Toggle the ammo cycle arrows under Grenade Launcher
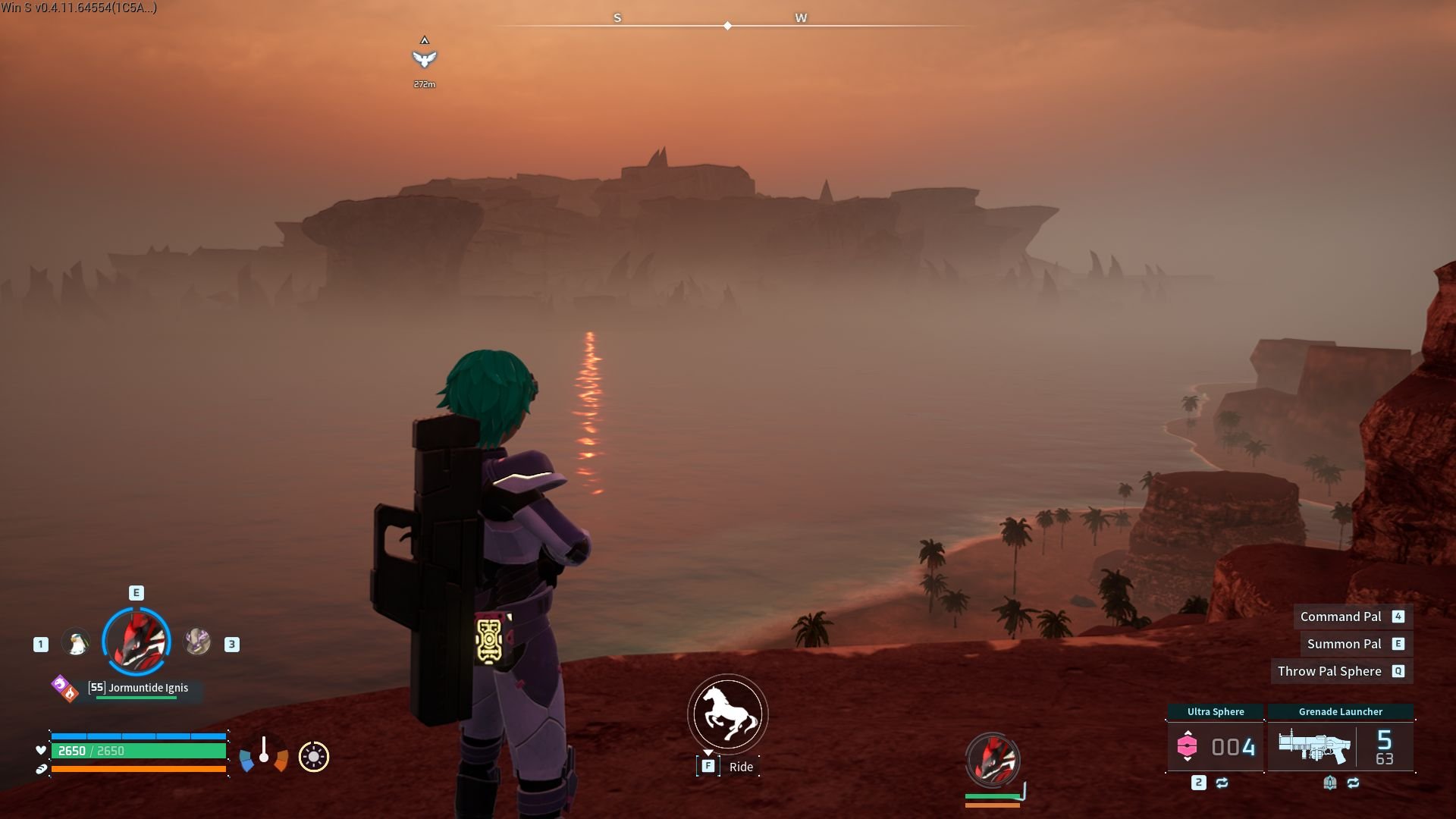The image size is (1456, 819). pyautogui.click(x=1354, y=782)
